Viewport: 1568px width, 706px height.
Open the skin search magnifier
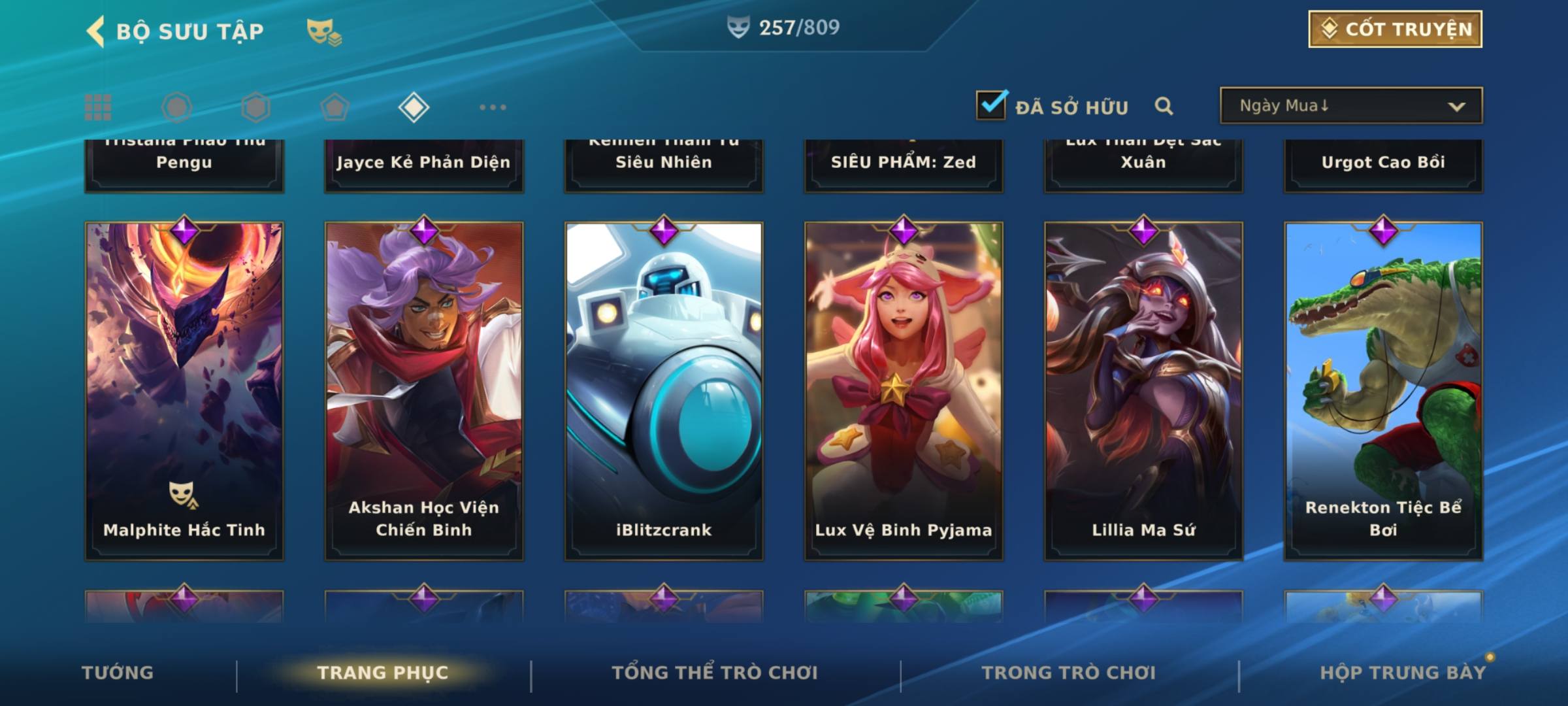(x=1164, y=106)
